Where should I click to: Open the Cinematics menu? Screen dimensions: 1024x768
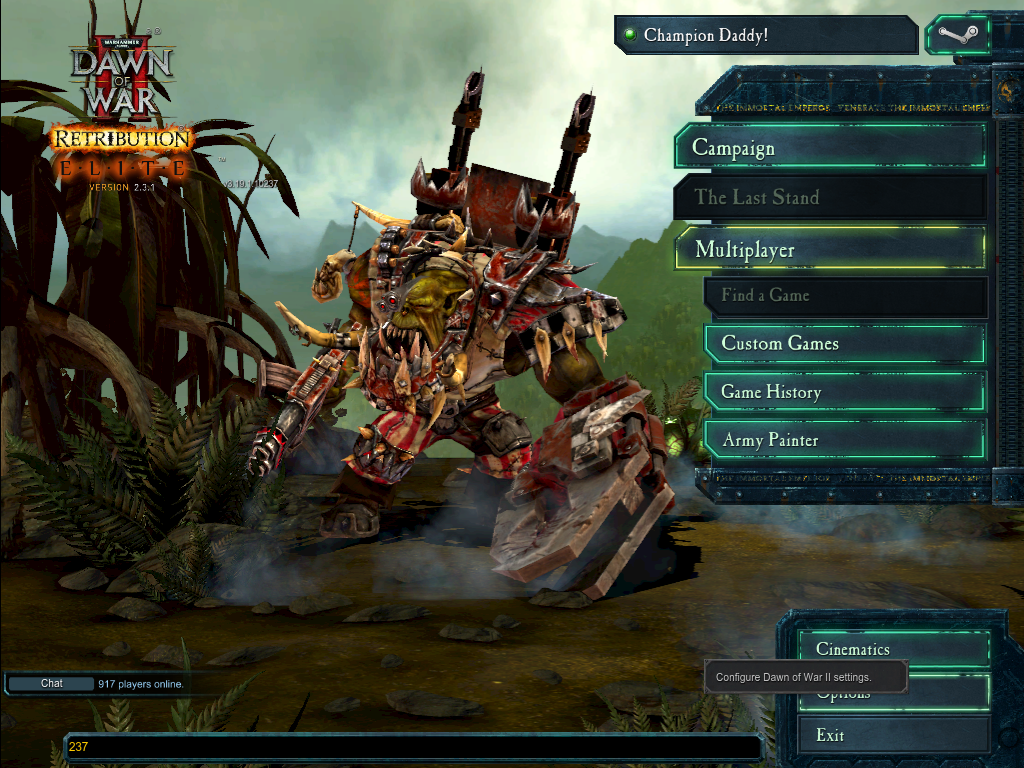tap(893, 649)
